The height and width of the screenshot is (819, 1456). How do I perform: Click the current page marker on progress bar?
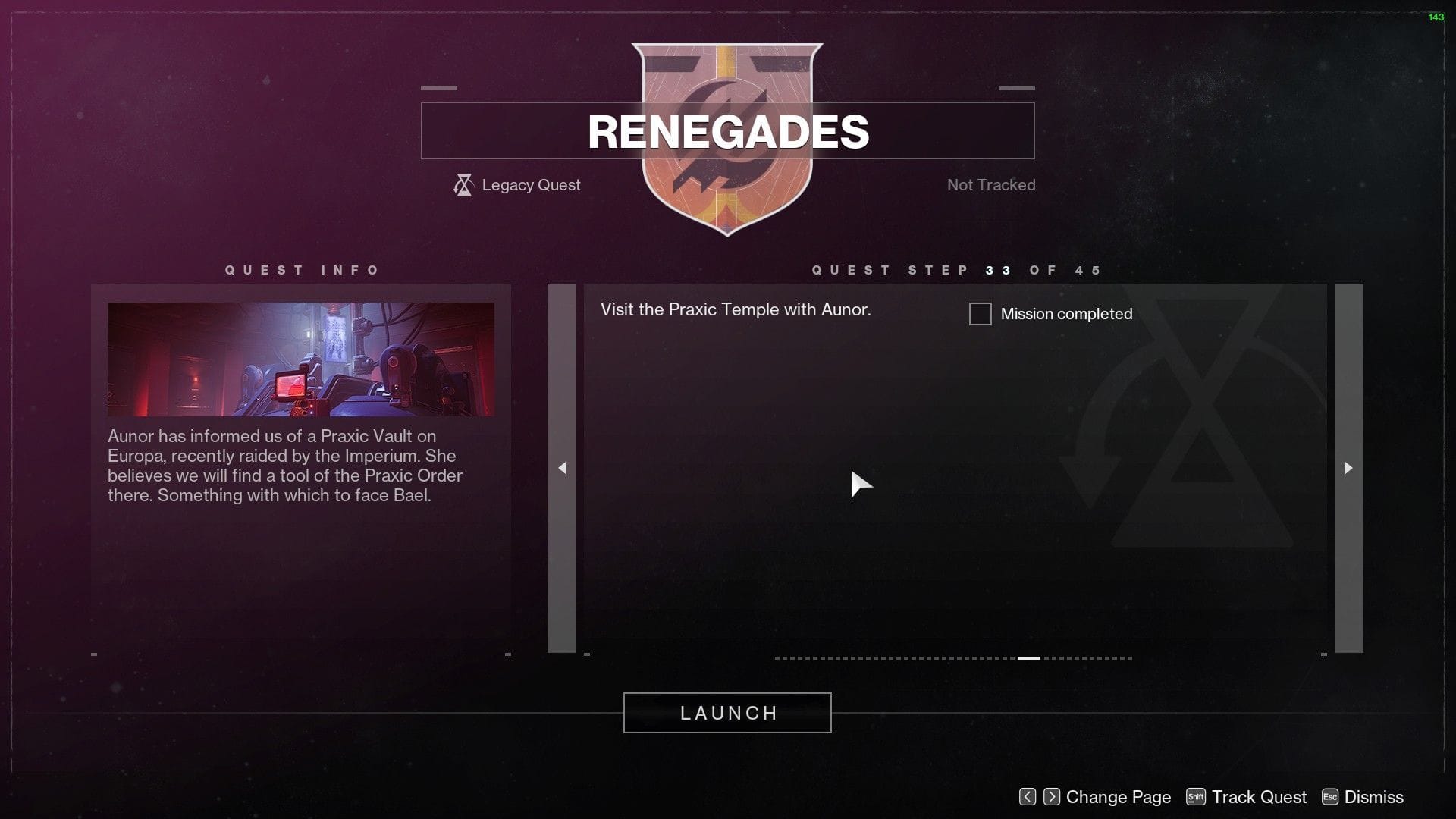1030,658
